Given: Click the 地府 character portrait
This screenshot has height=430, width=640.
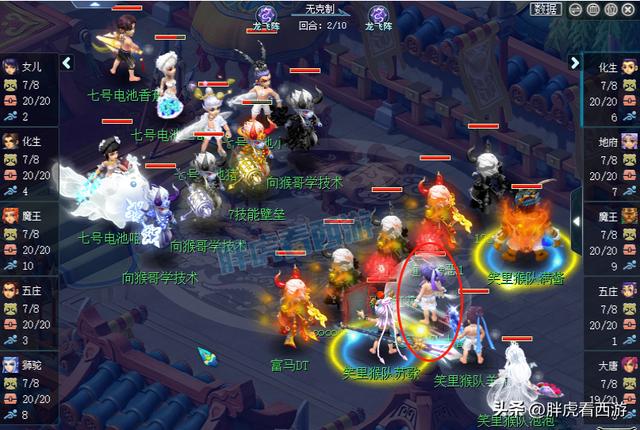Looking at the screenshot, I should coord(629,142).
